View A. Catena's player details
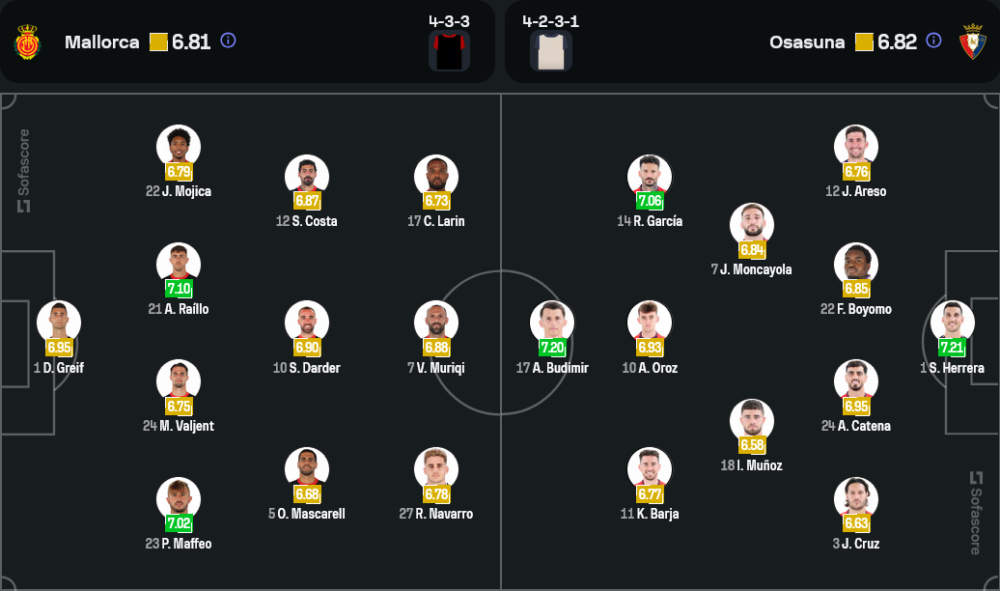 click(856, 382)
